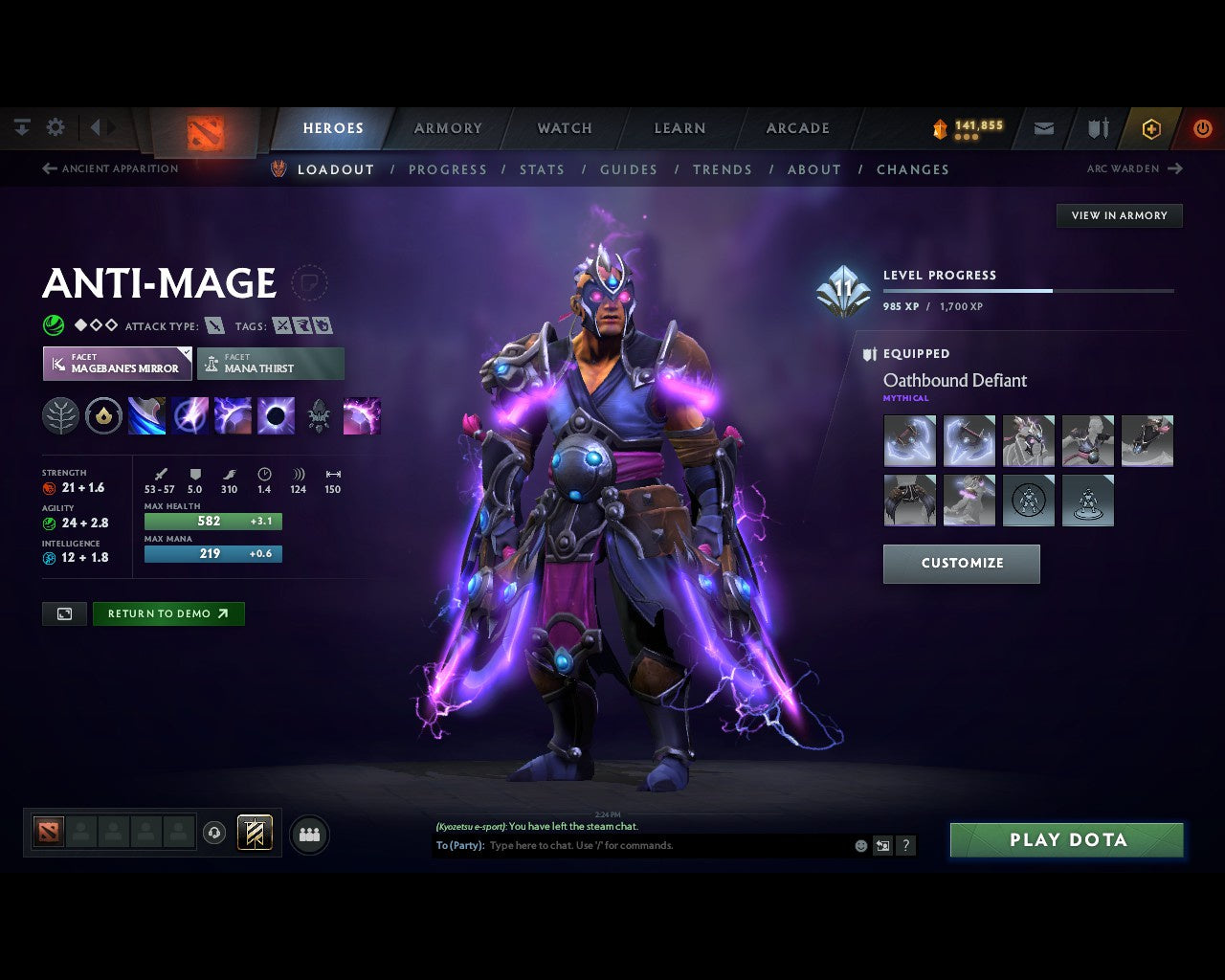Expand the shop currency dots menu

tap(965, 135)
